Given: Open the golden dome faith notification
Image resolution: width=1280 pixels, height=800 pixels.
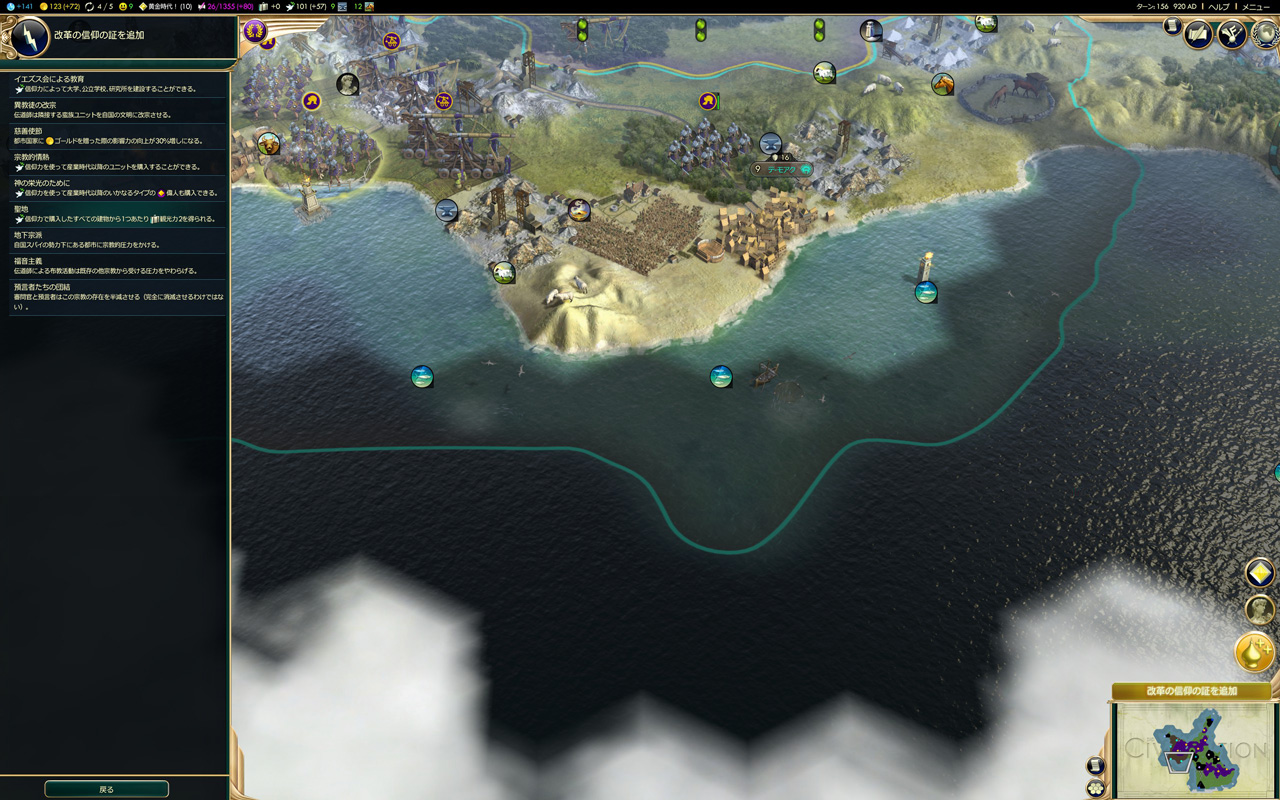Looking at the screenshot, I should coord(1254,652).
